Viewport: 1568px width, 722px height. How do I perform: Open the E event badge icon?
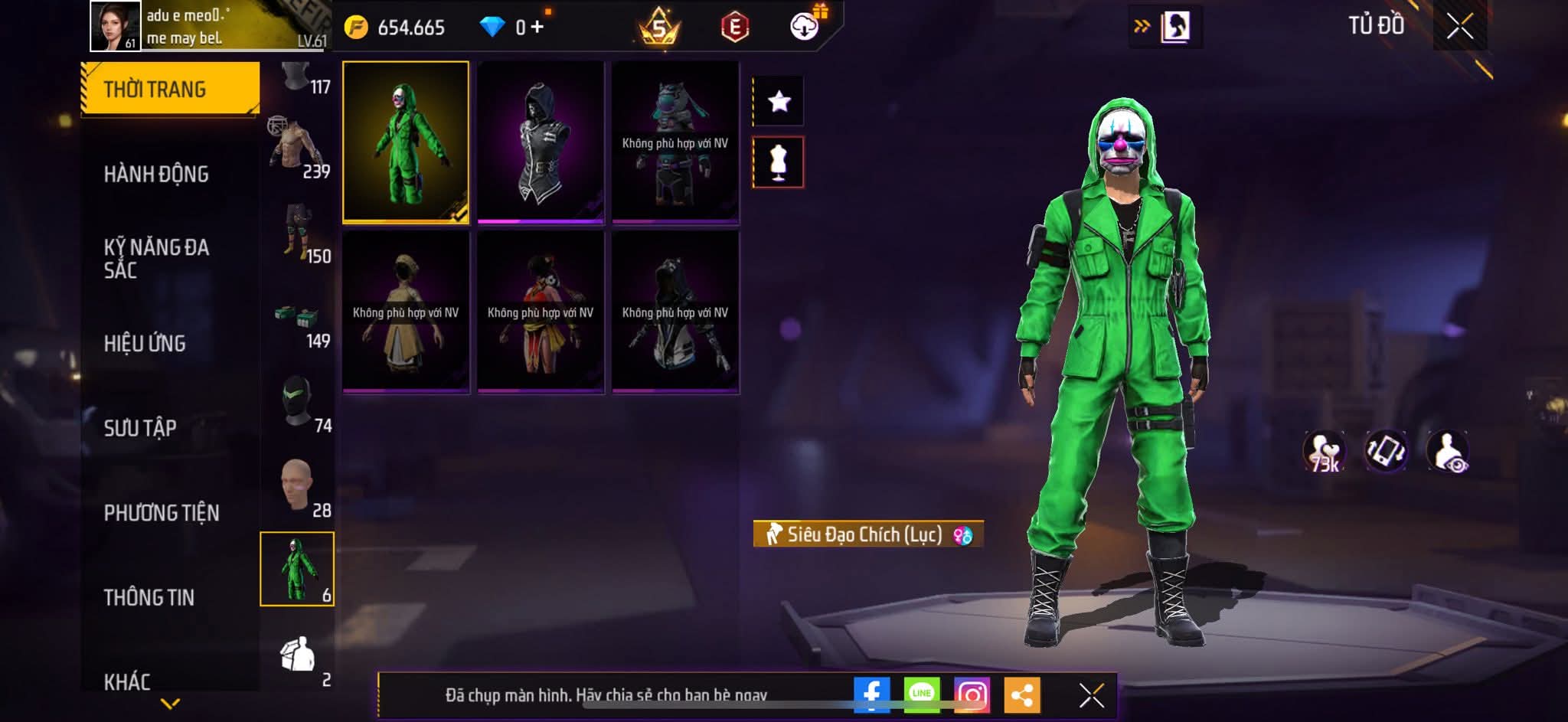[x=733, y=27]
